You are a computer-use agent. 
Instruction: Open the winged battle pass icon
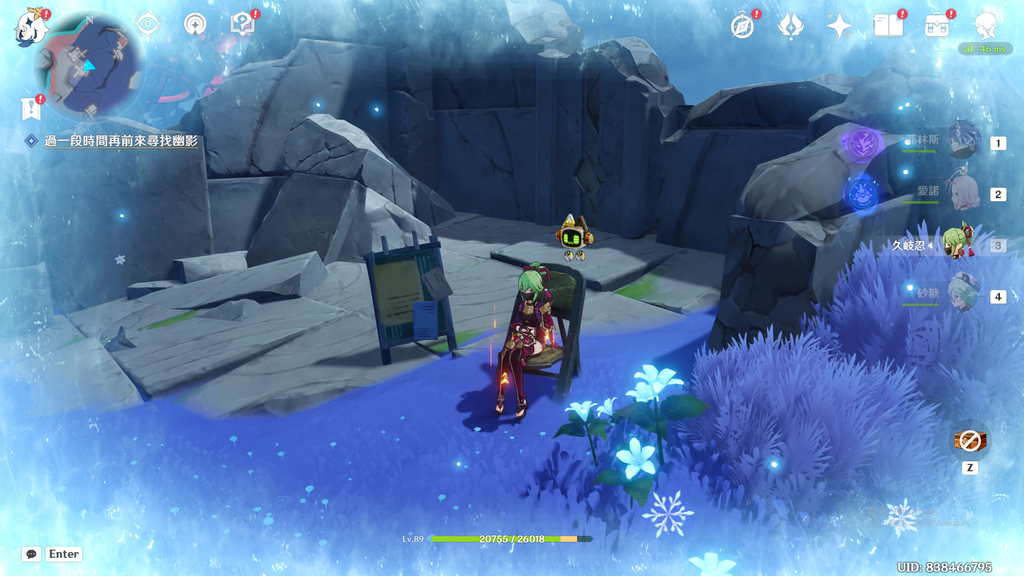(791, 26)
